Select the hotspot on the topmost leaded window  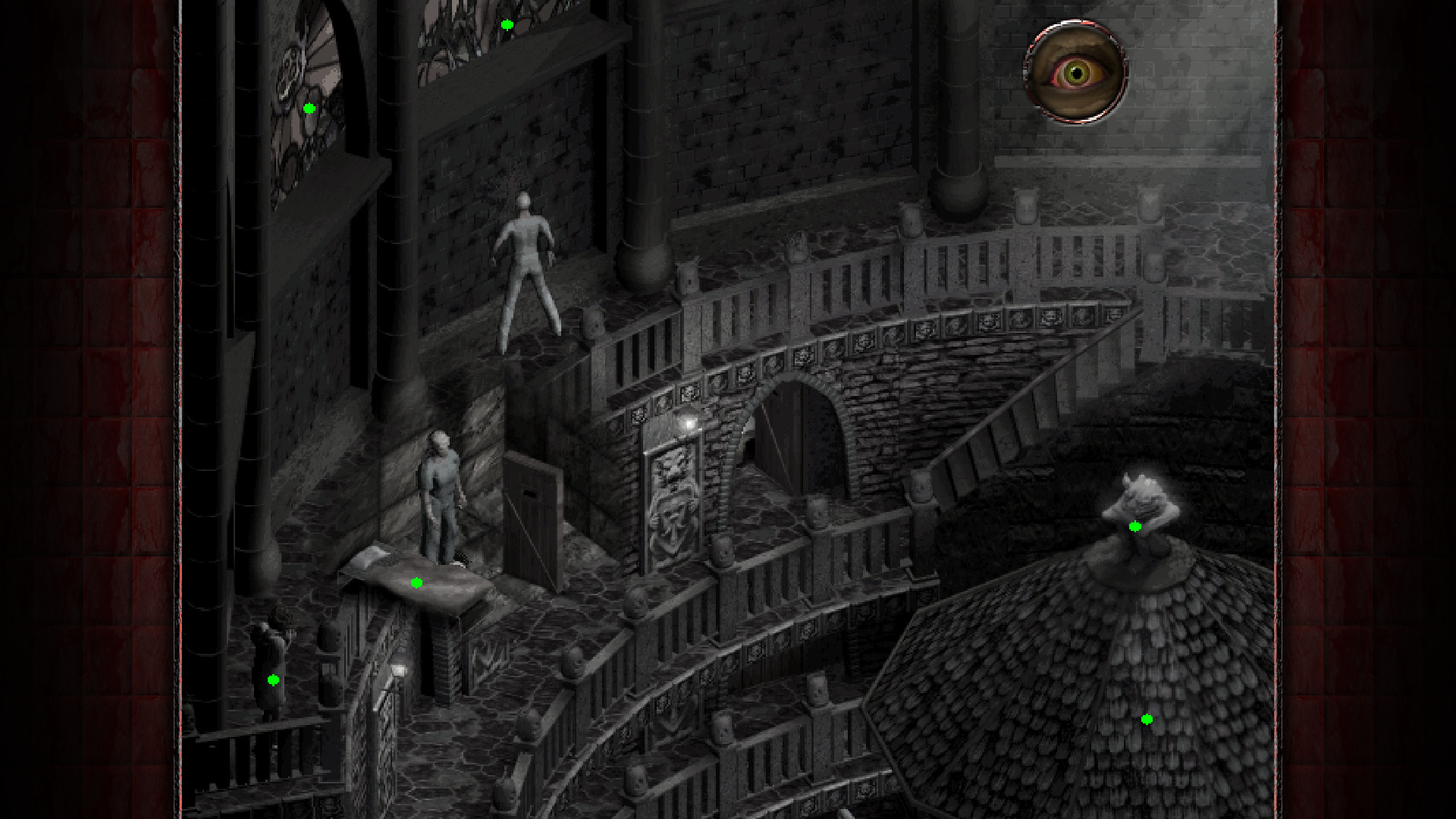coord(507,25)
